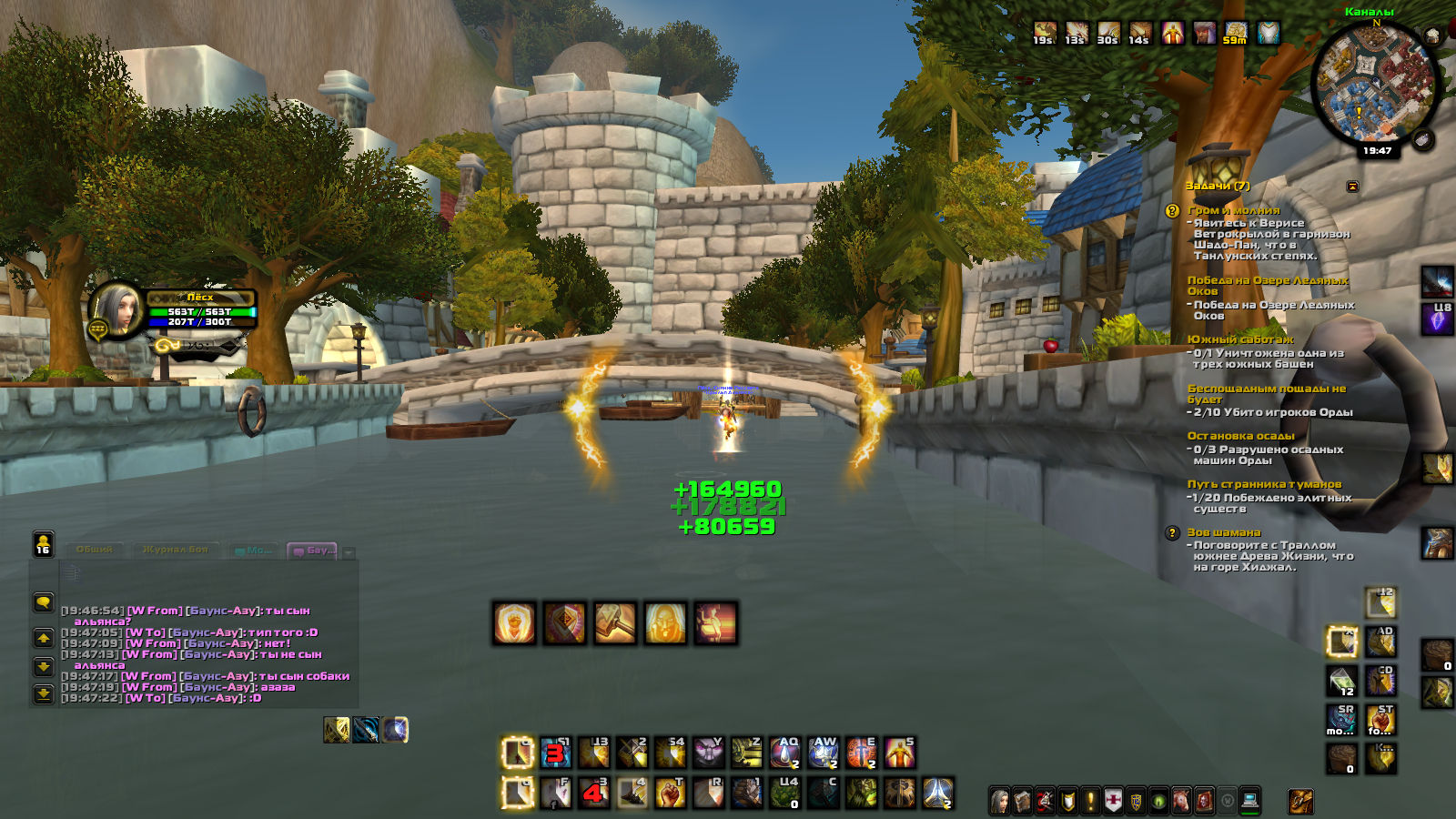1456x819 pixels.
Task: Open the chat menu speech bubble button
Action: coord(43,602)
